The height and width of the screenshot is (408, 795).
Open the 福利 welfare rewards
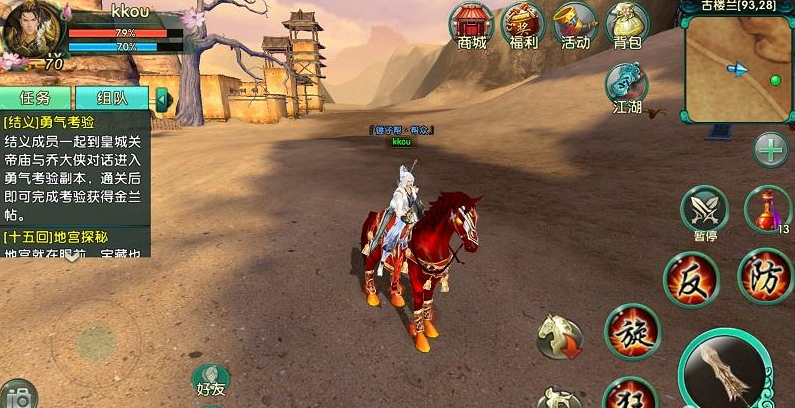point(524,24)
